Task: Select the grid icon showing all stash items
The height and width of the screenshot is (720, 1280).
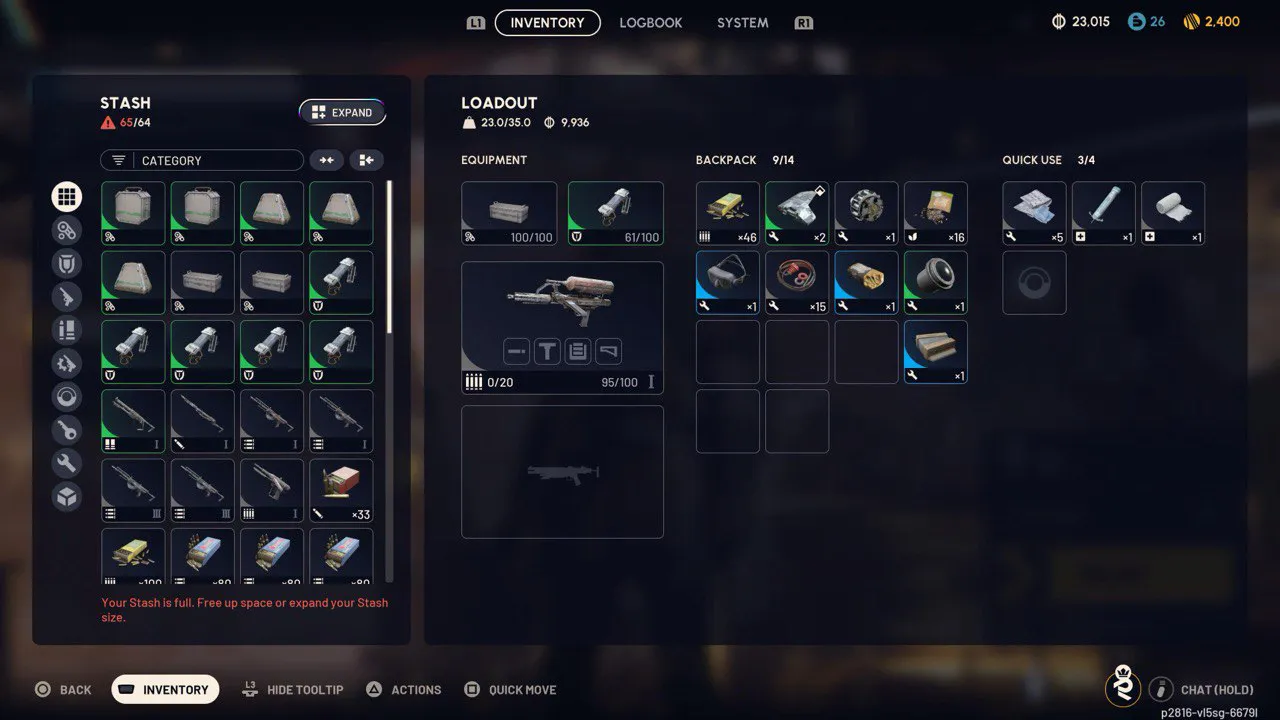Action: (x=66, y=196)
